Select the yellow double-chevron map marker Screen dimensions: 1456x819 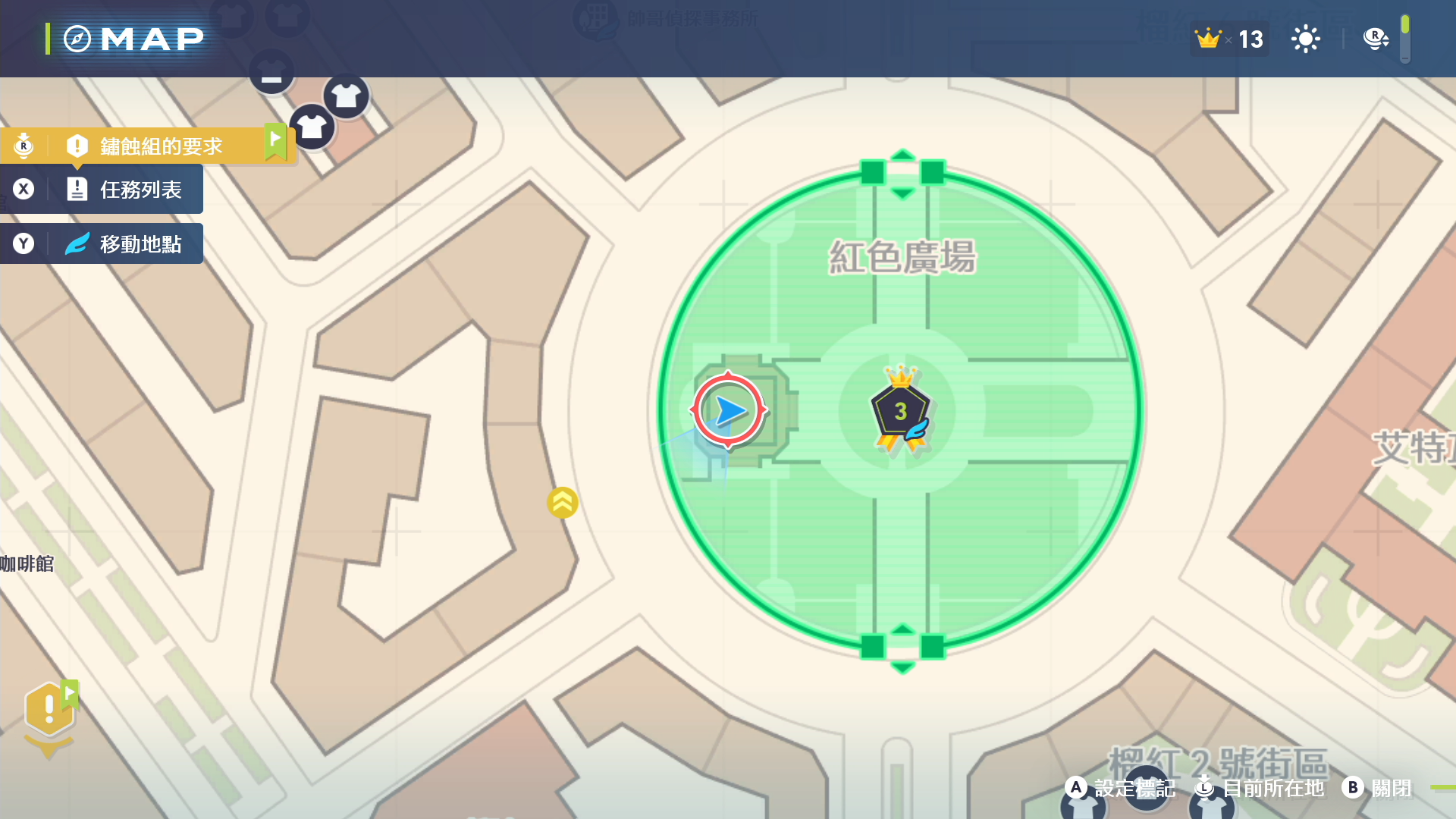(563, 502)
